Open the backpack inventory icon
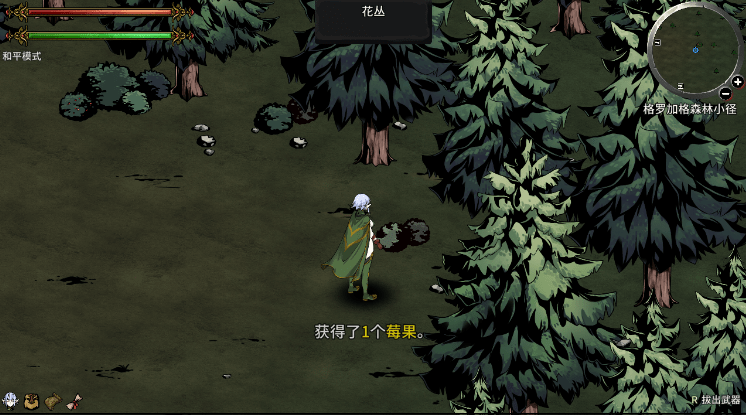Screen dimensions: 746x415 click(x=31, y=401)
